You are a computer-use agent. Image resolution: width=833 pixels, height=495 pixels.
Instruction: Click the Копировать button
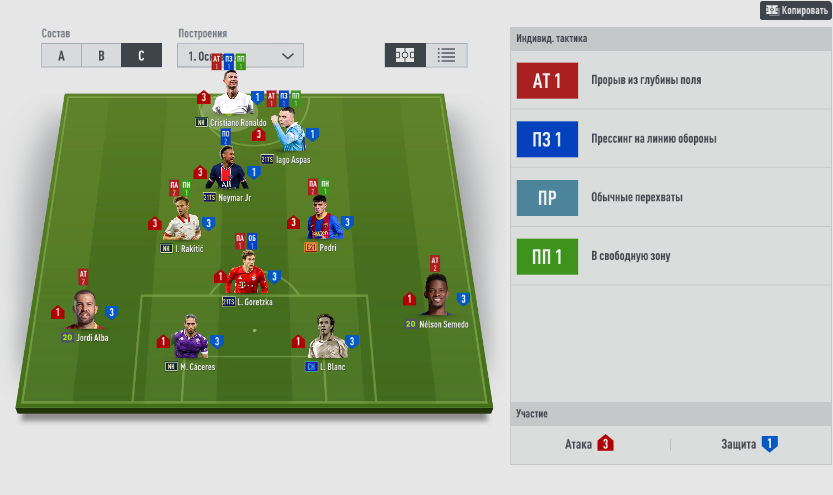[796, 10]
